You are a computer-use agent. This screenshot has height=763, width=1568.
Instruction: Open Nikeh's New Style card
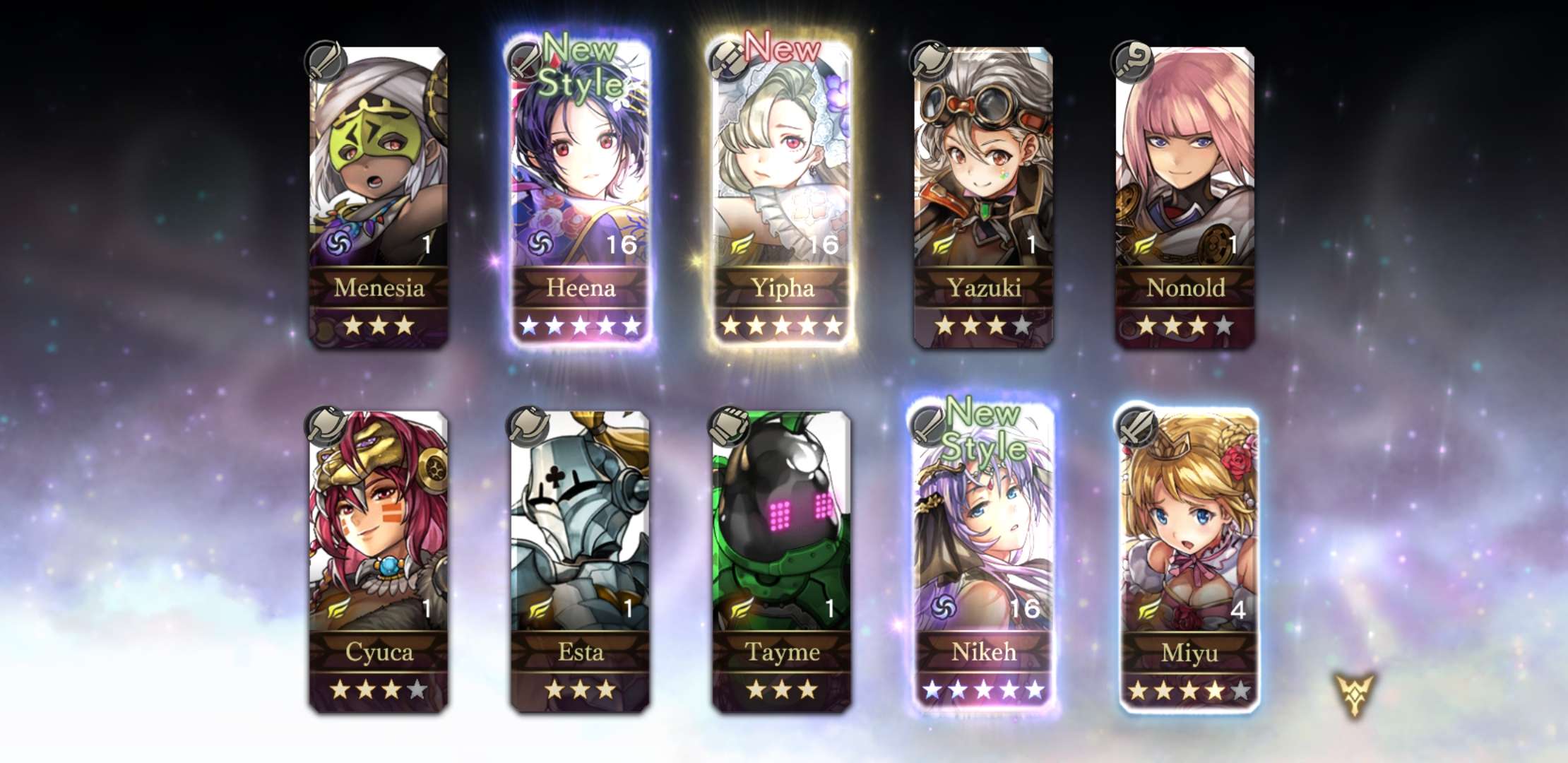point(983,558)
